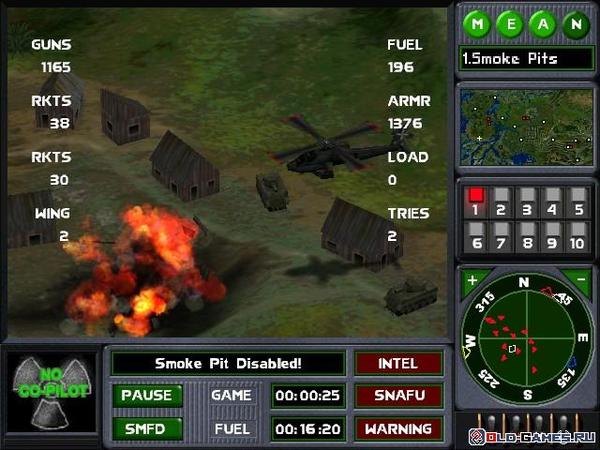Select objective button number 10

click(x=575, y=235)
